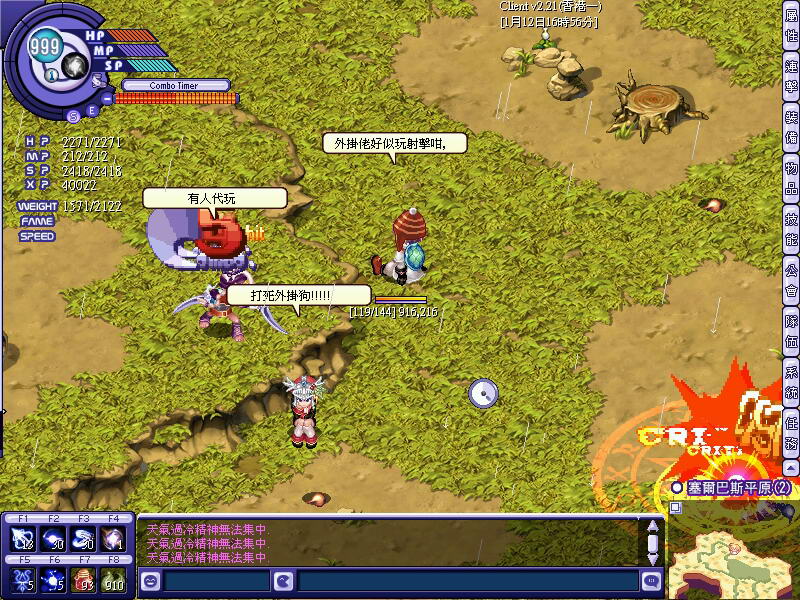
Task: Use the F4 purple crystal item
Action: point(113,539)
